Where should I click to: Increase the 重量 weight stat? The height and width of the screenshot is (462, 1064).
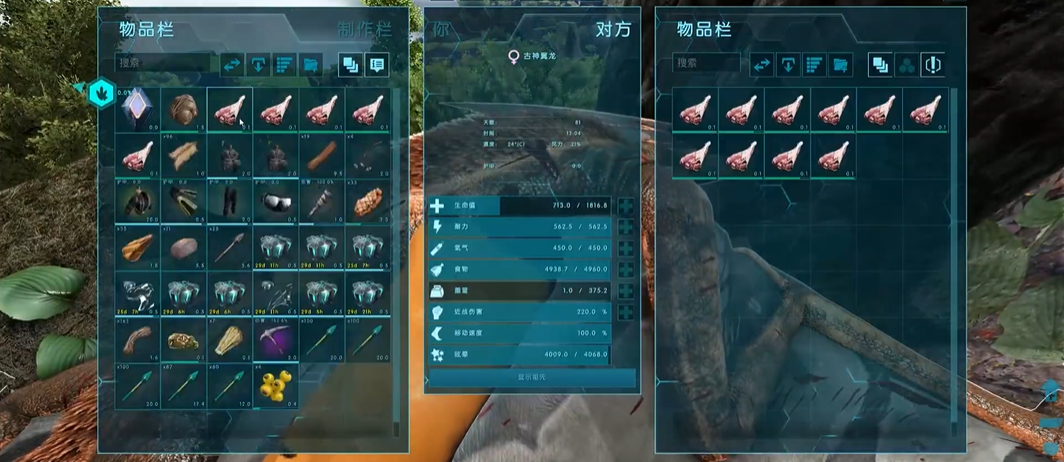[x=626, y=290]
